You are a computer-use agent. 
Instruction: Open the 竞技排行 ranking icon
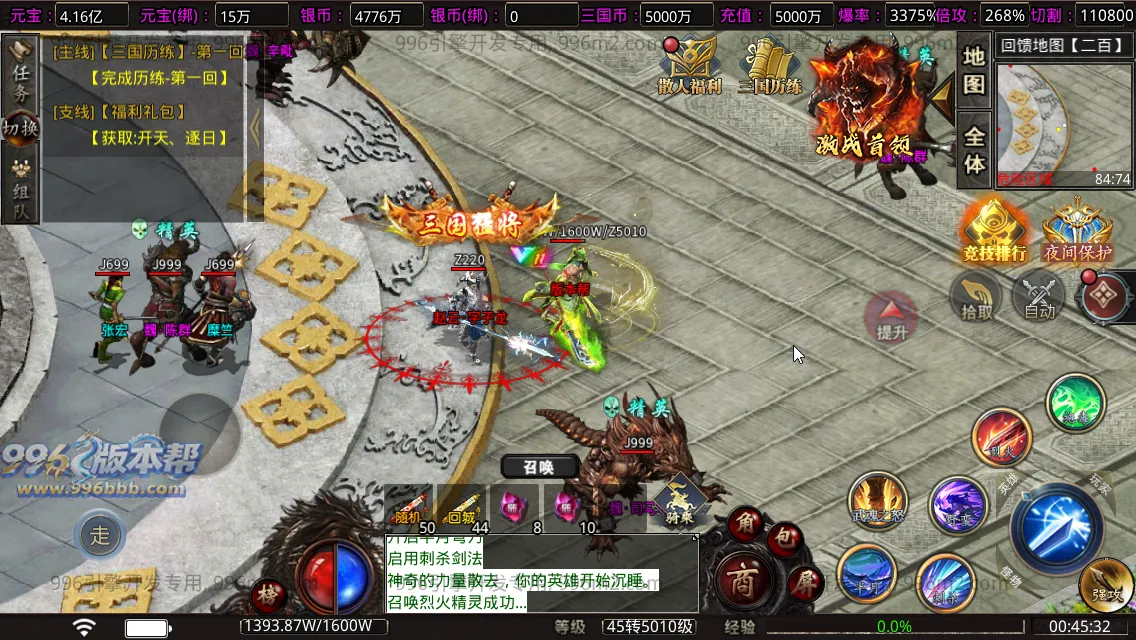tap(994, 230)
